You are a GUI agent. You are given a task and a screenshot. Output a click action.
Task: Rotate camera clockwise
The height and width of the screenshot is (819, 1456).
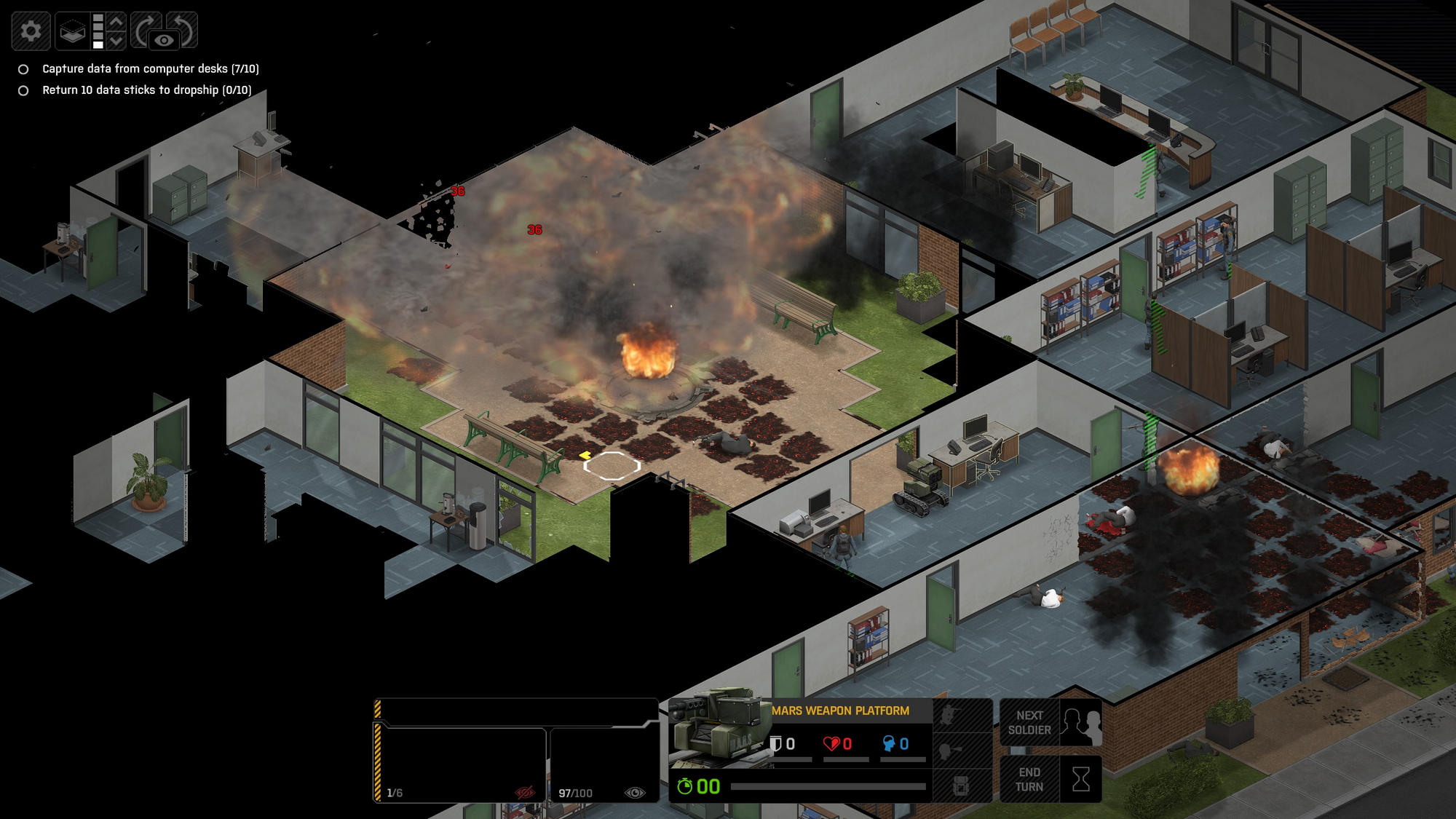pos(145,28)
